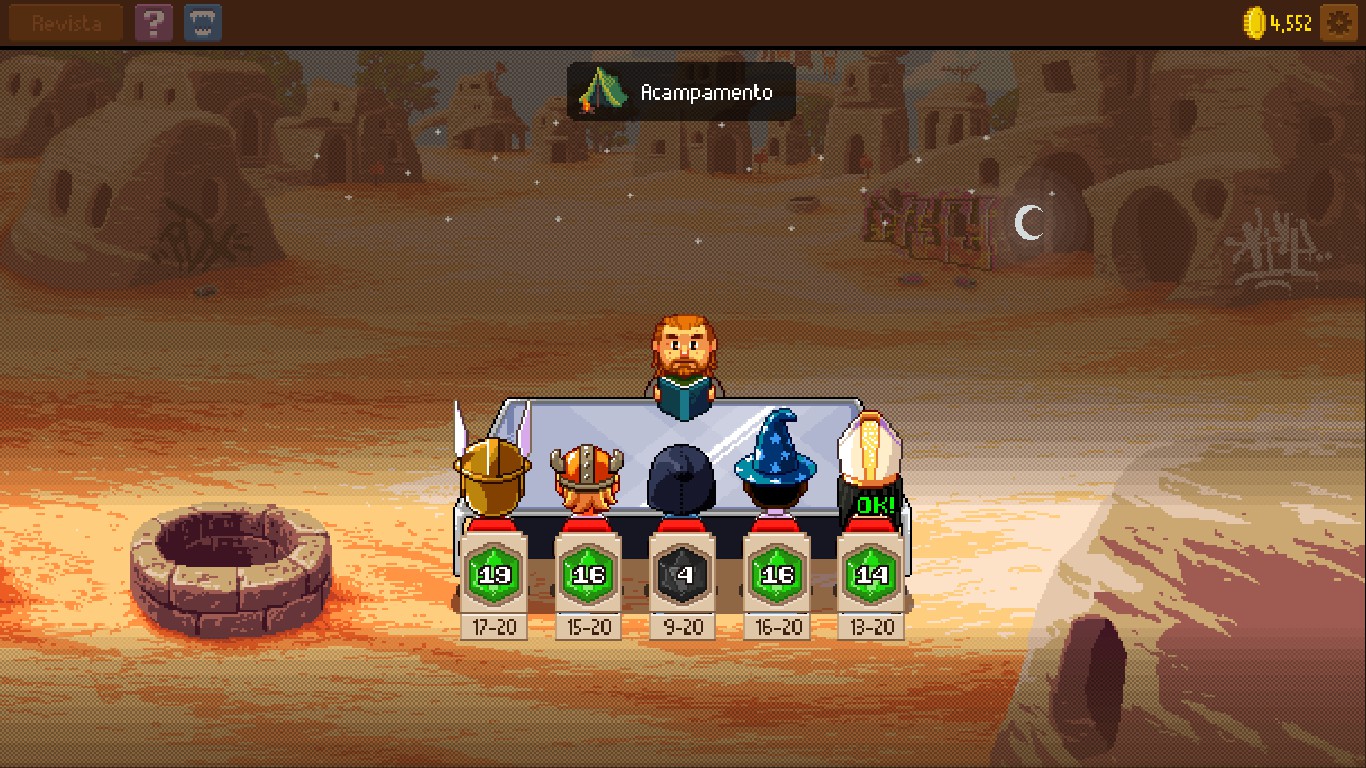Click the green OK! indicator on the cleric
1366x768 pixels.
click(x=869, y=504)
